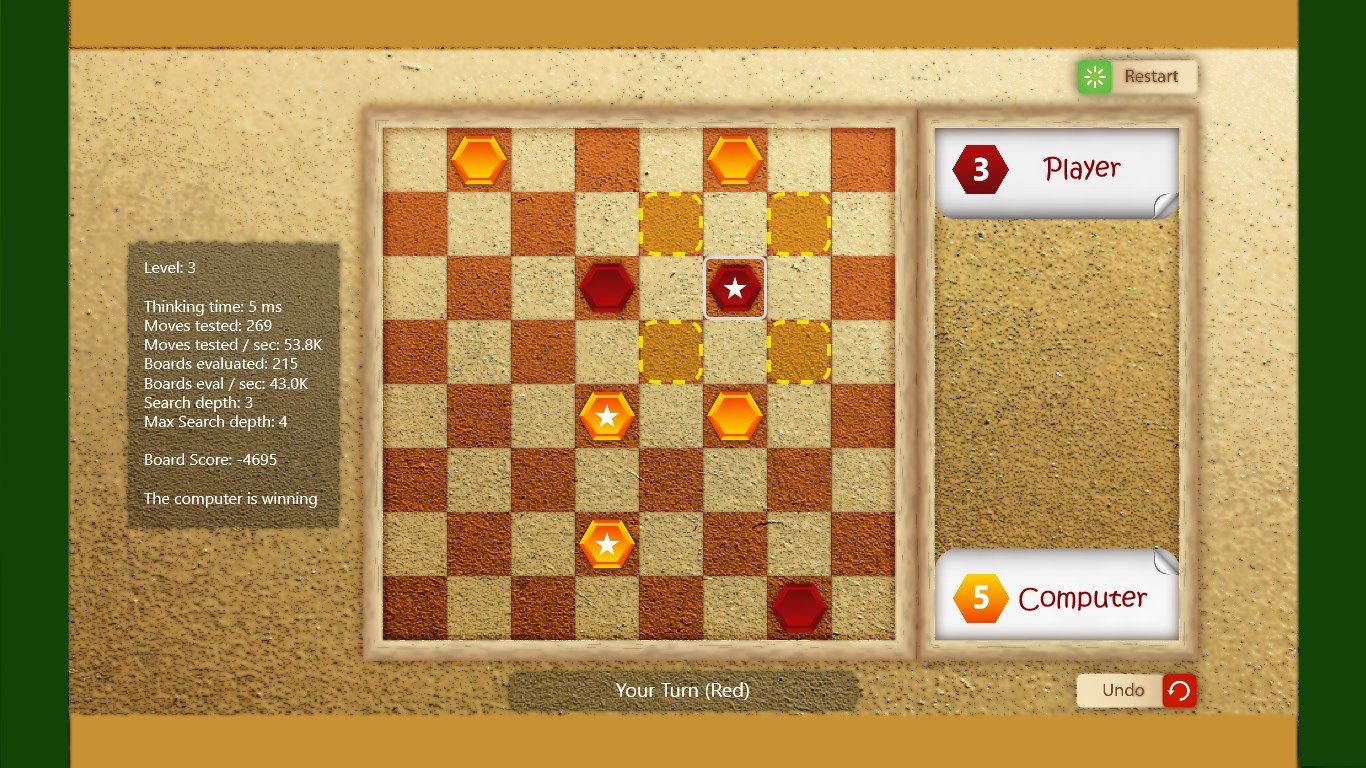
Task: Select the orange king piece left-center of board
Action: [x=606, y=416]
